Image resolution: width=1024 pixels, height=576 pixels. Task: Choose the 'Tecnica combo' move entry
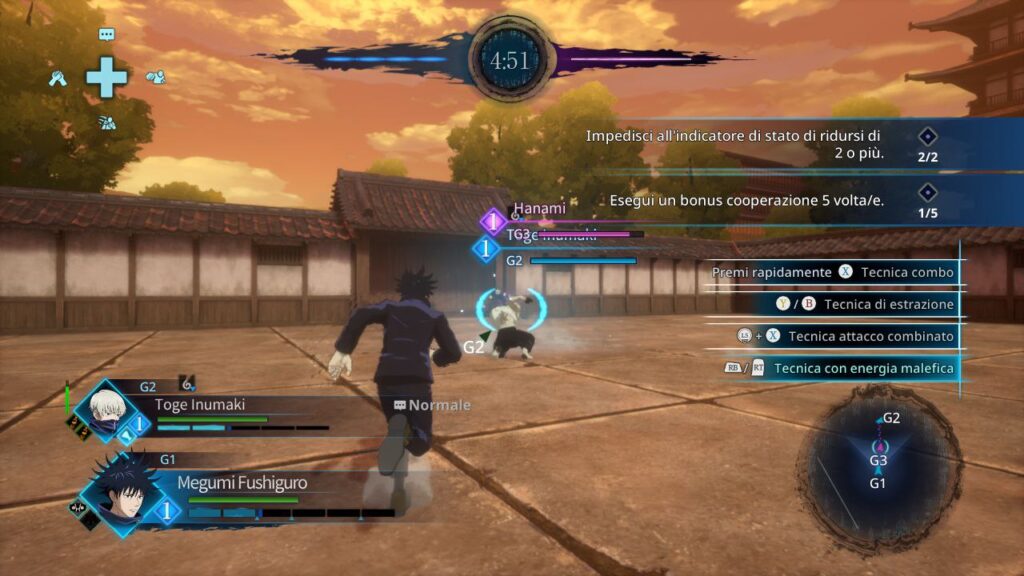834,272
